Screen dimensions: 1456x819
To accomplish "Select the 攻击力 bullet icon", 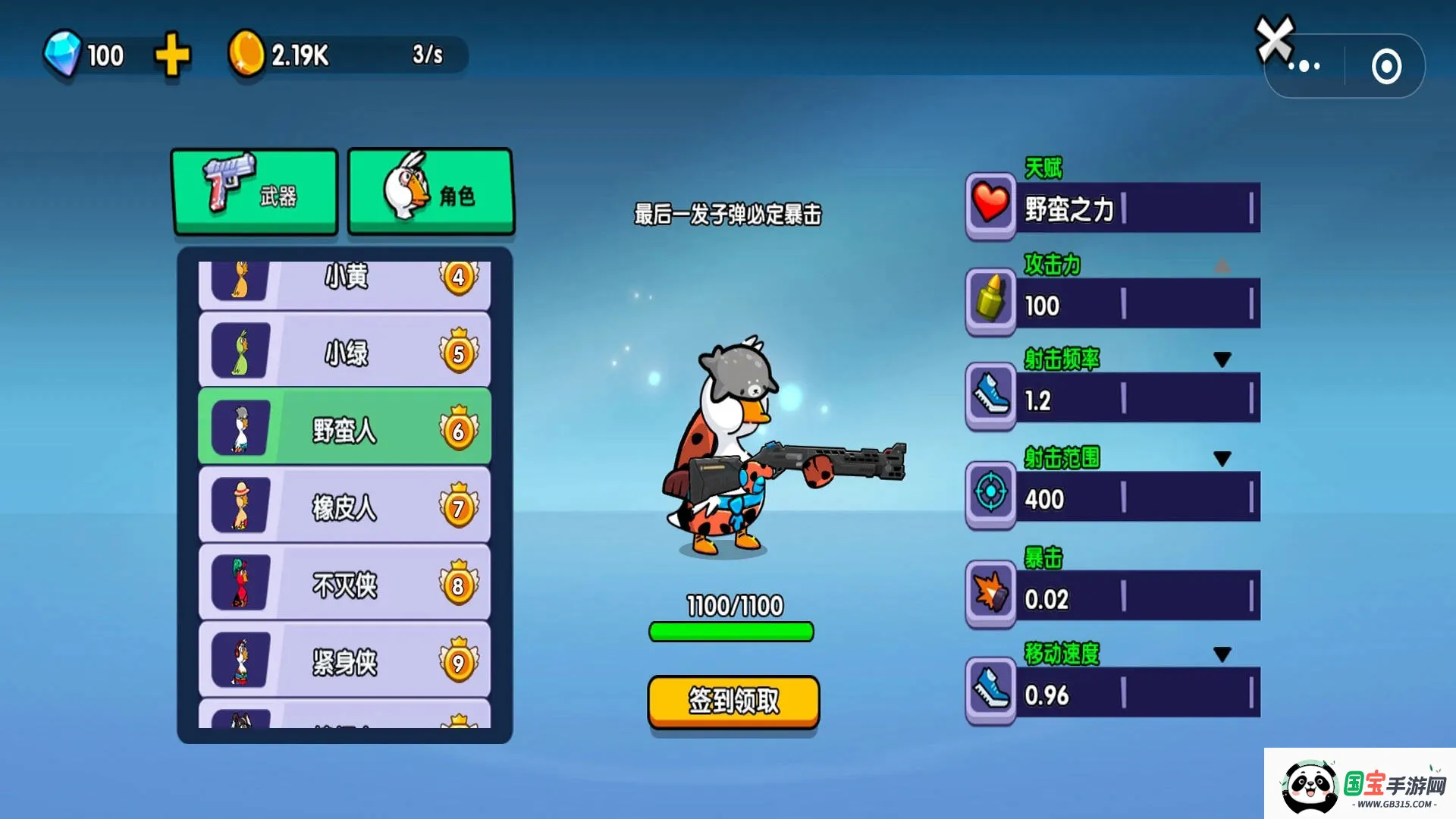I will tap(990, 300).
